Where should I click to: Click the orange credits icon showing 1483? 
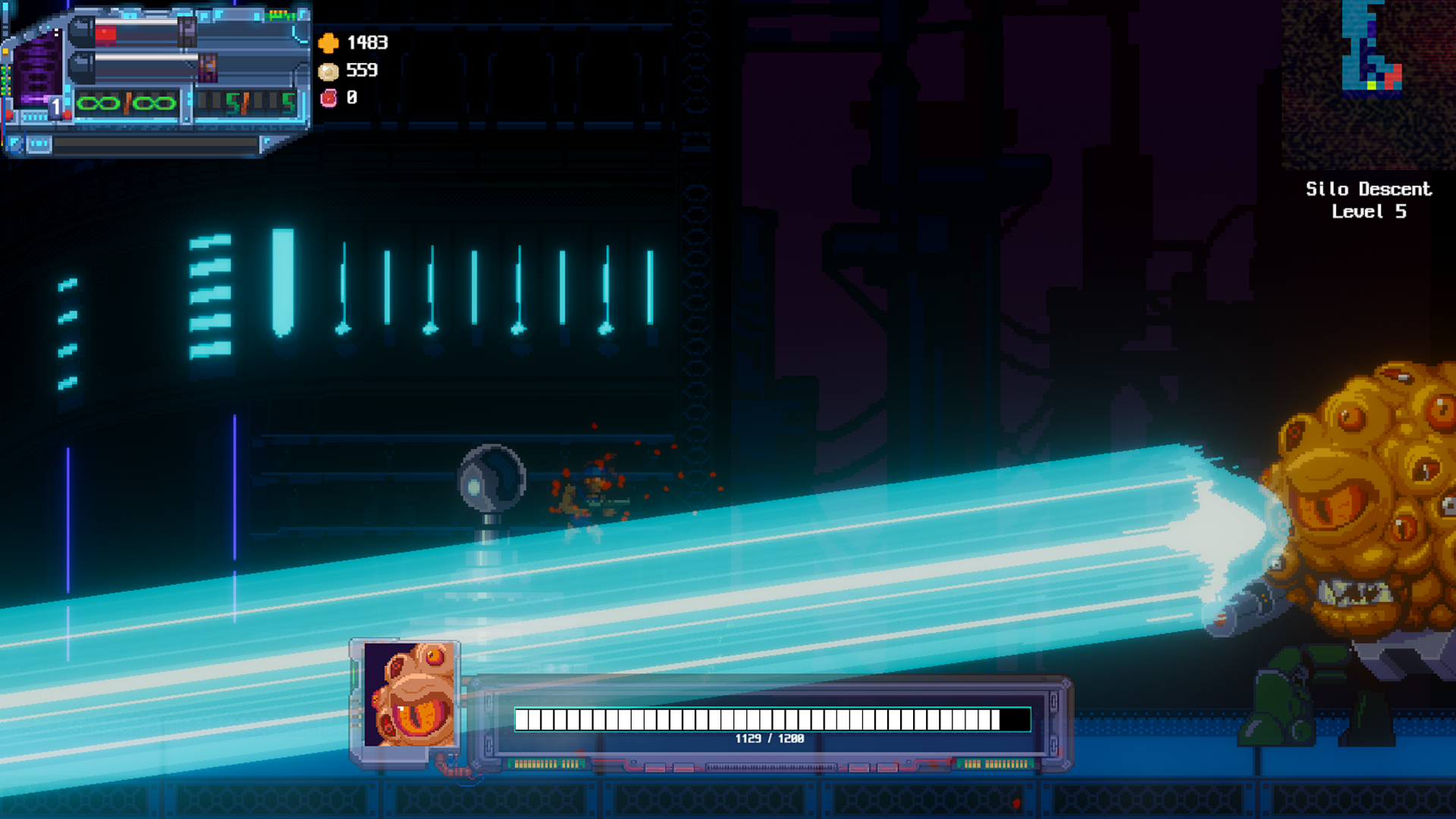[x=328, y=43]
